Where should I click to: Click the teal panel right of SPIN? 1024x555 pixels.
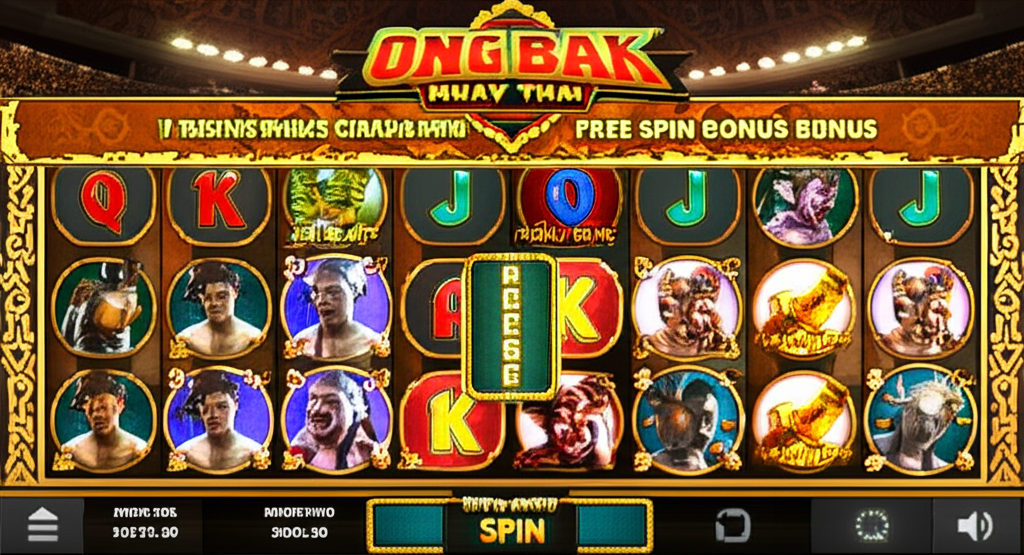613,526
